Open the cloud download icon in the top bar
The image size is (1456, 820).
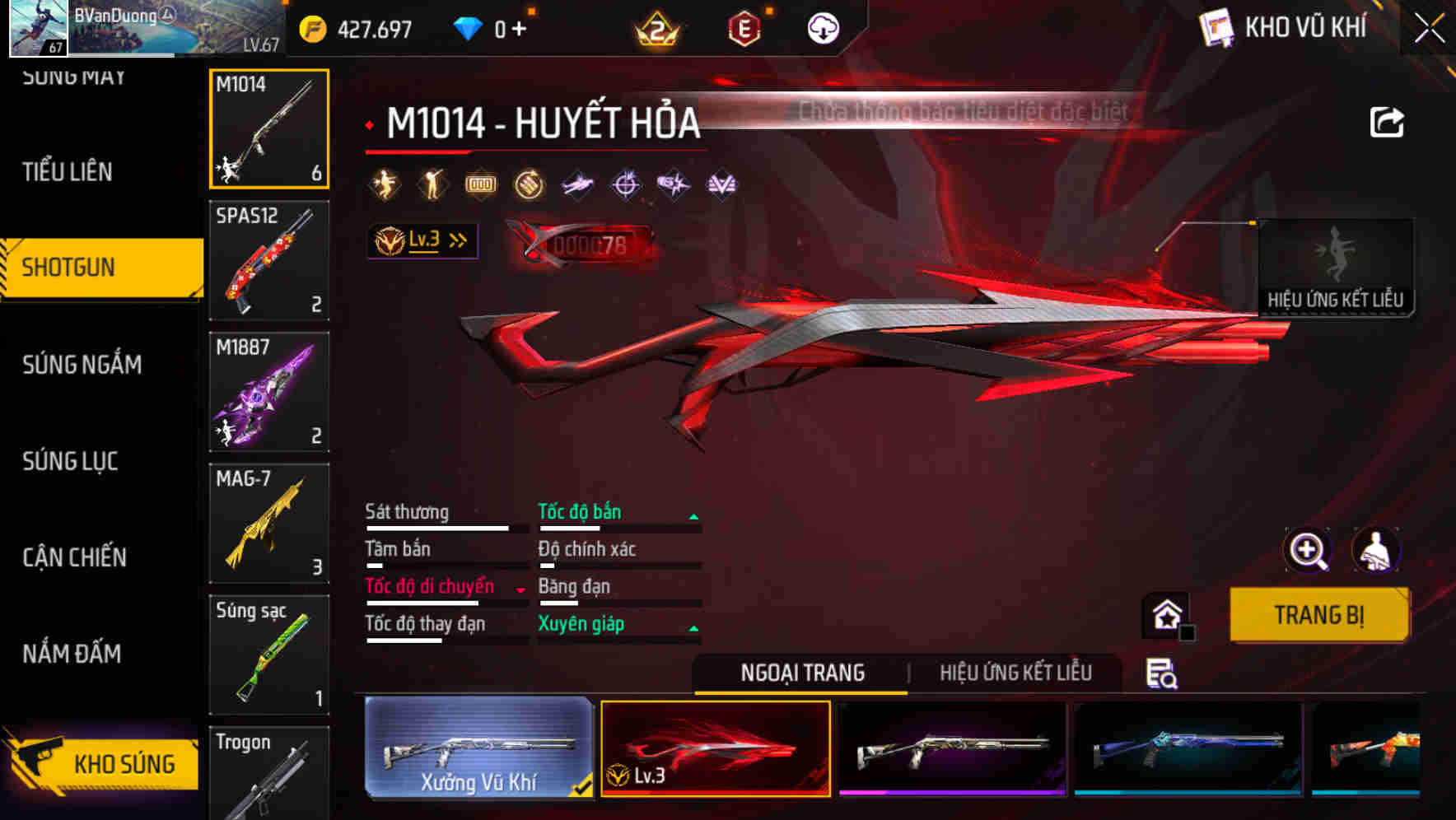(821, 27)
